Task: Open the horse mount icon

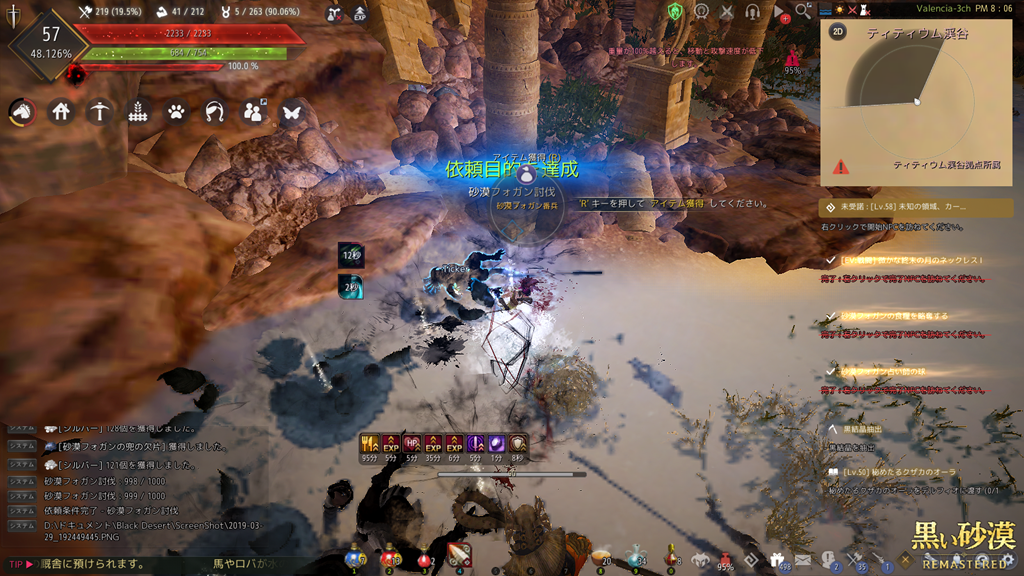Action: 22,111
